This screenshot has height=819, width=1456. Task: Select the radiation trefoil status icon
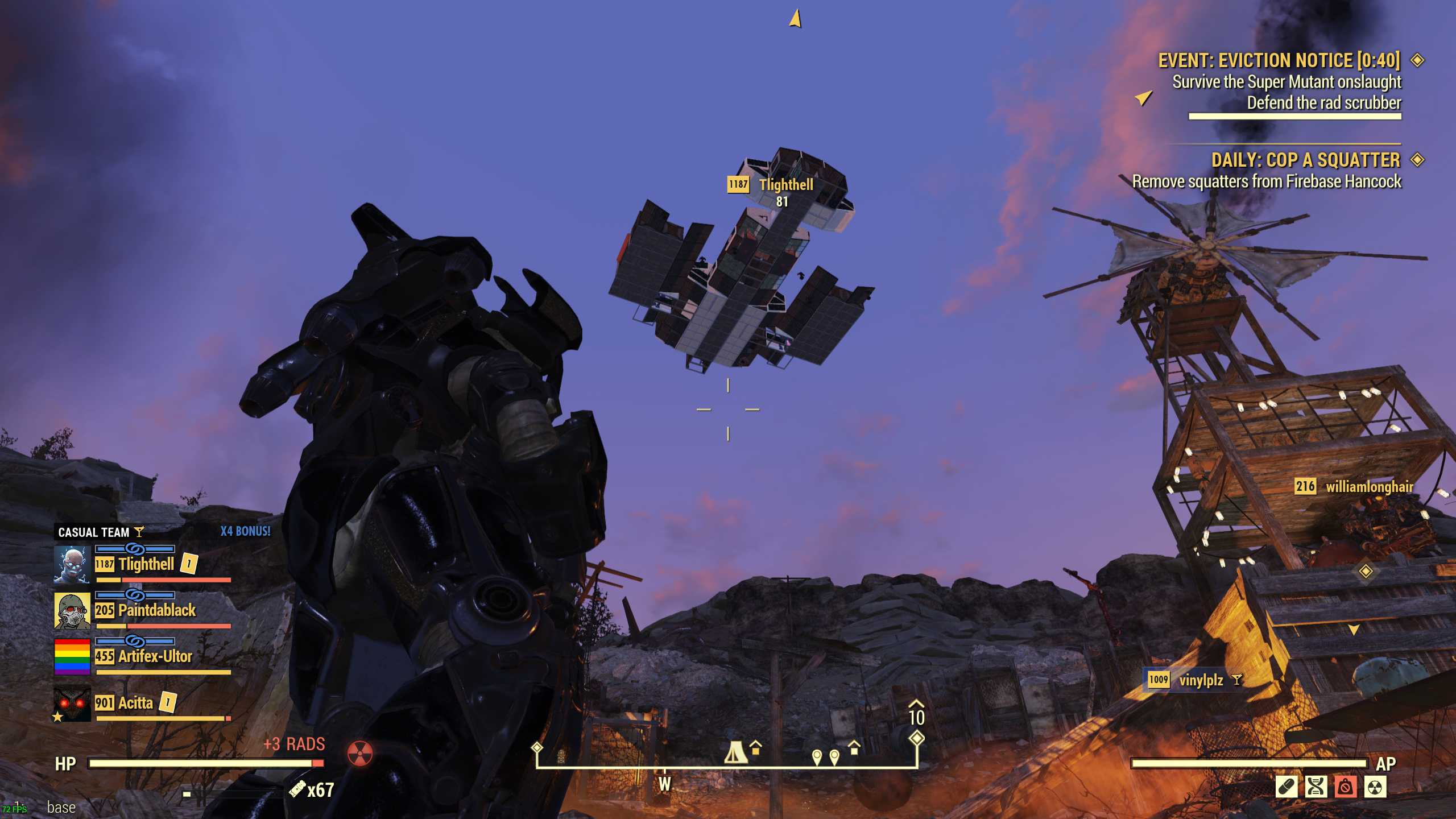coord(1375,787)
